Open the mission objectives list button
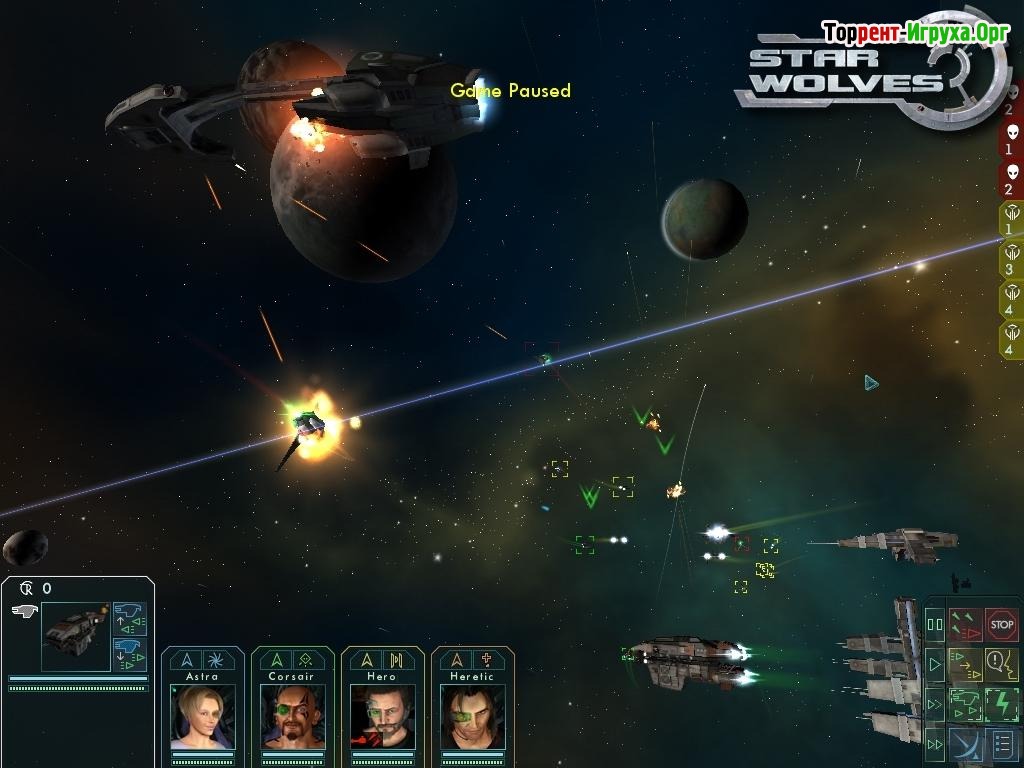1024x768 pixels. point(1001,744)
